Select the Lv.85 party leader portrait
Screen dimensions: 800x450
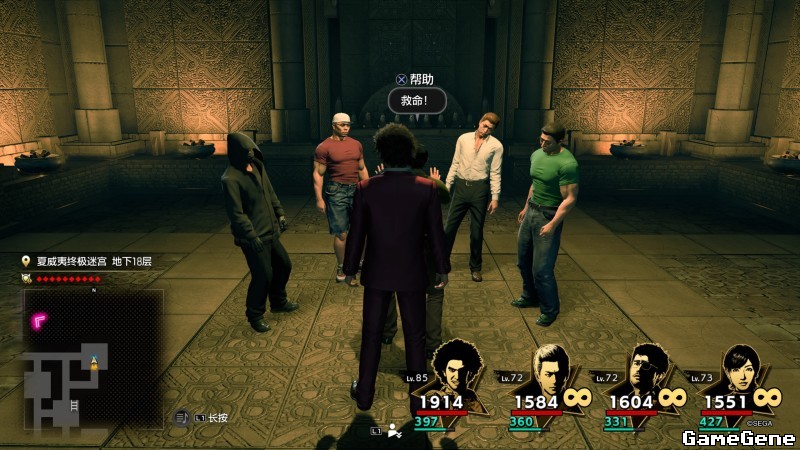coord(457,368)
